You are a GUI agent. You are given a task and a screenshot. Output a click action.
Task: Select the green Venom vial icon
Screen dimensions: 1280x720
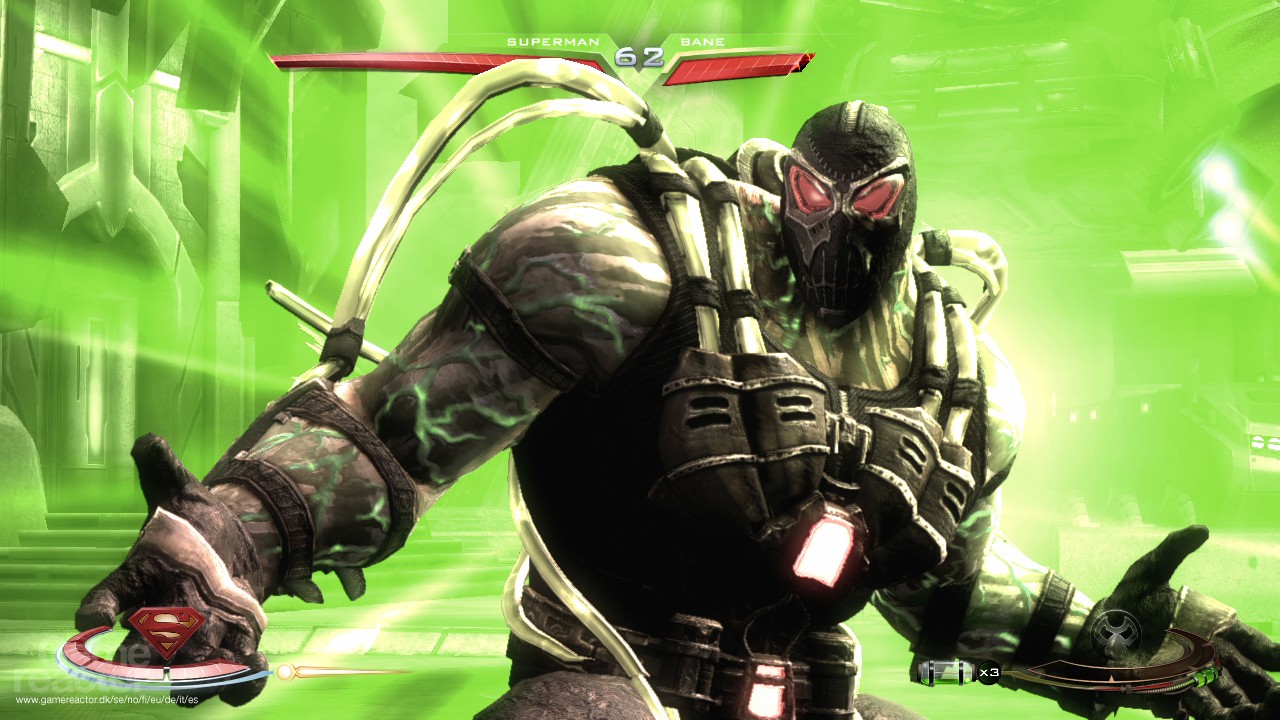coord(945,672)
